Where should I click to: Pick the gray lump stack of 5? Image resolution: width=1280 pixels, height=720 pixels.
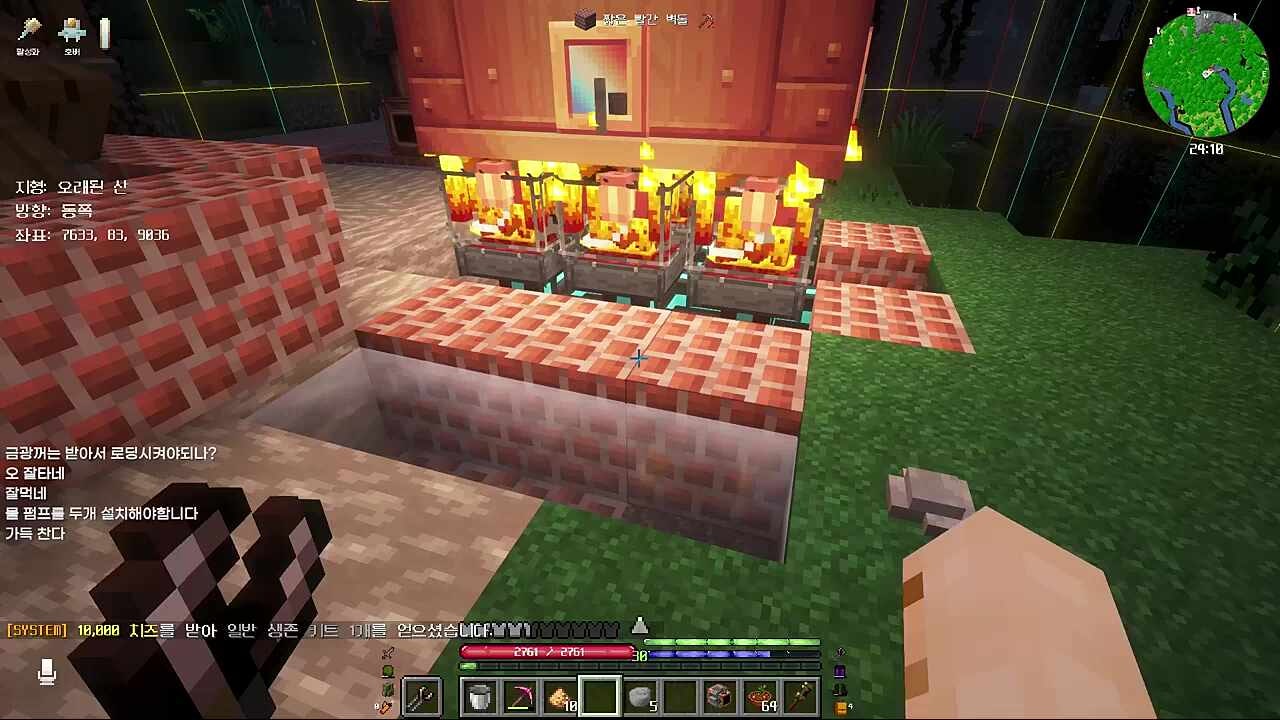click(640, 697)
